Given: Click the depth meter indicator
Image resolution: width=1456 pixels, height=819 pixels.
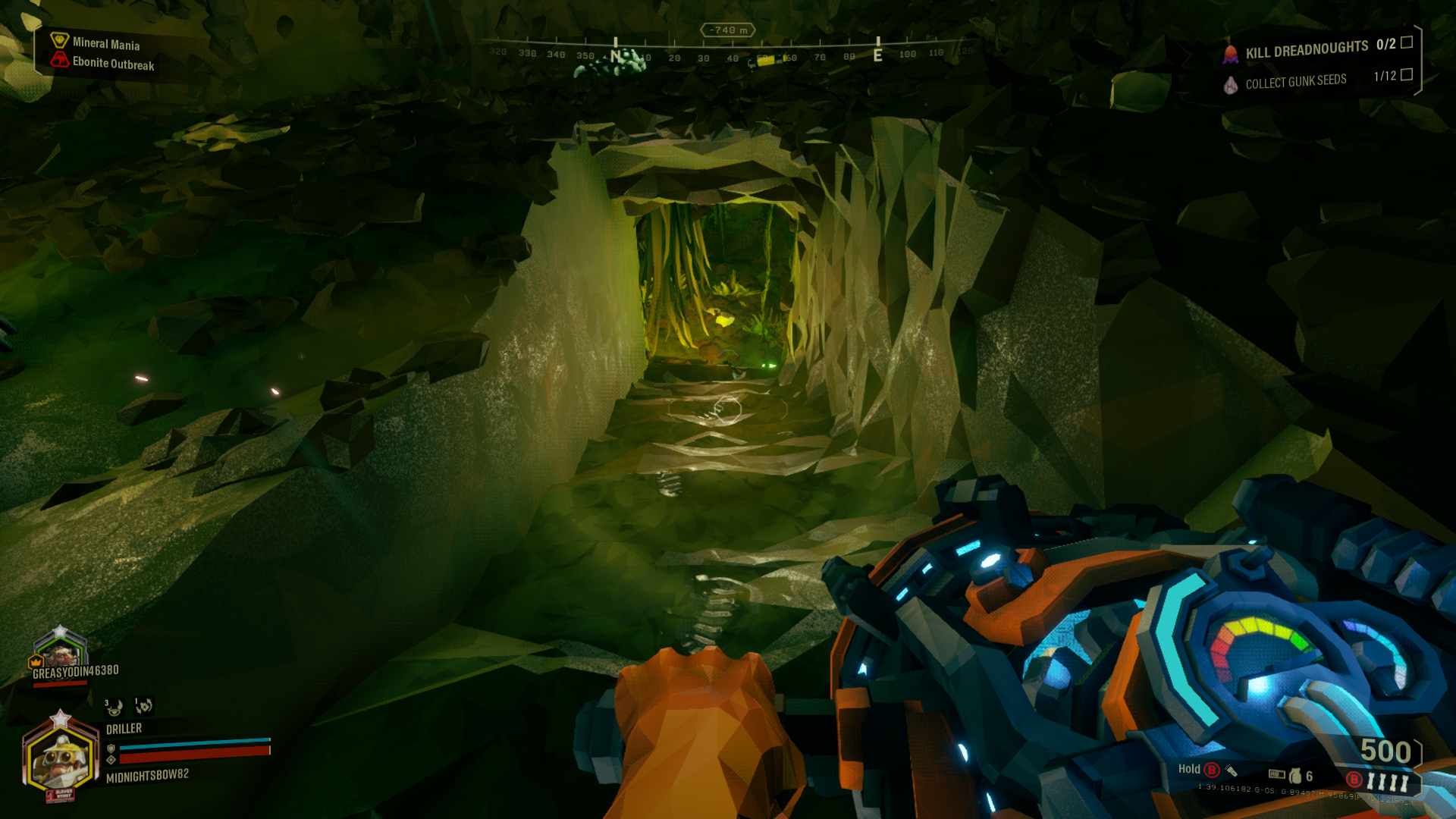Looking at the screenshot, I should pyautogui.click(x=727, y=30).
